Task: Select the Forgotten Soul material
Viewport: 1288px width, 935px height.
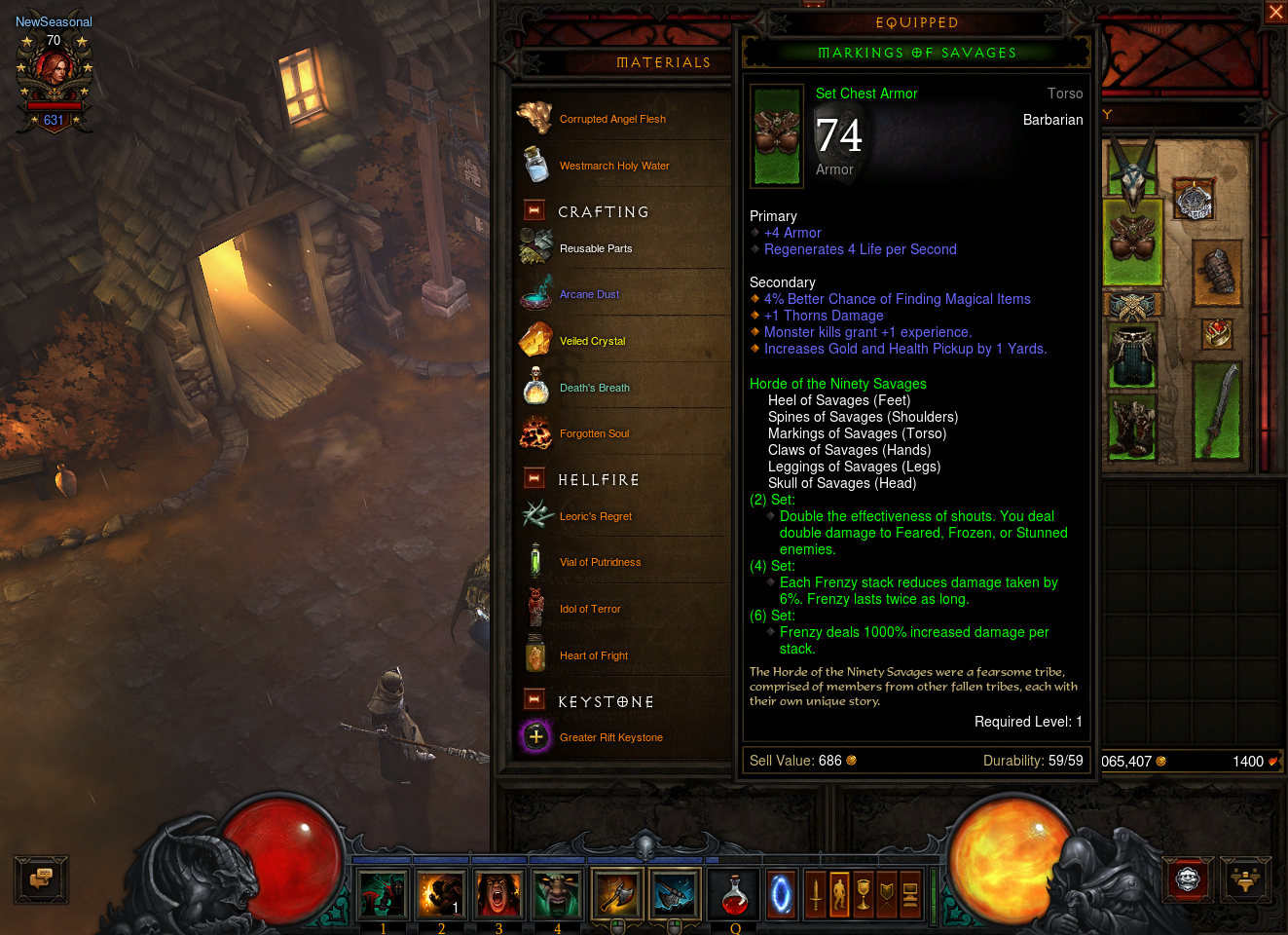Action: [594, 433]
